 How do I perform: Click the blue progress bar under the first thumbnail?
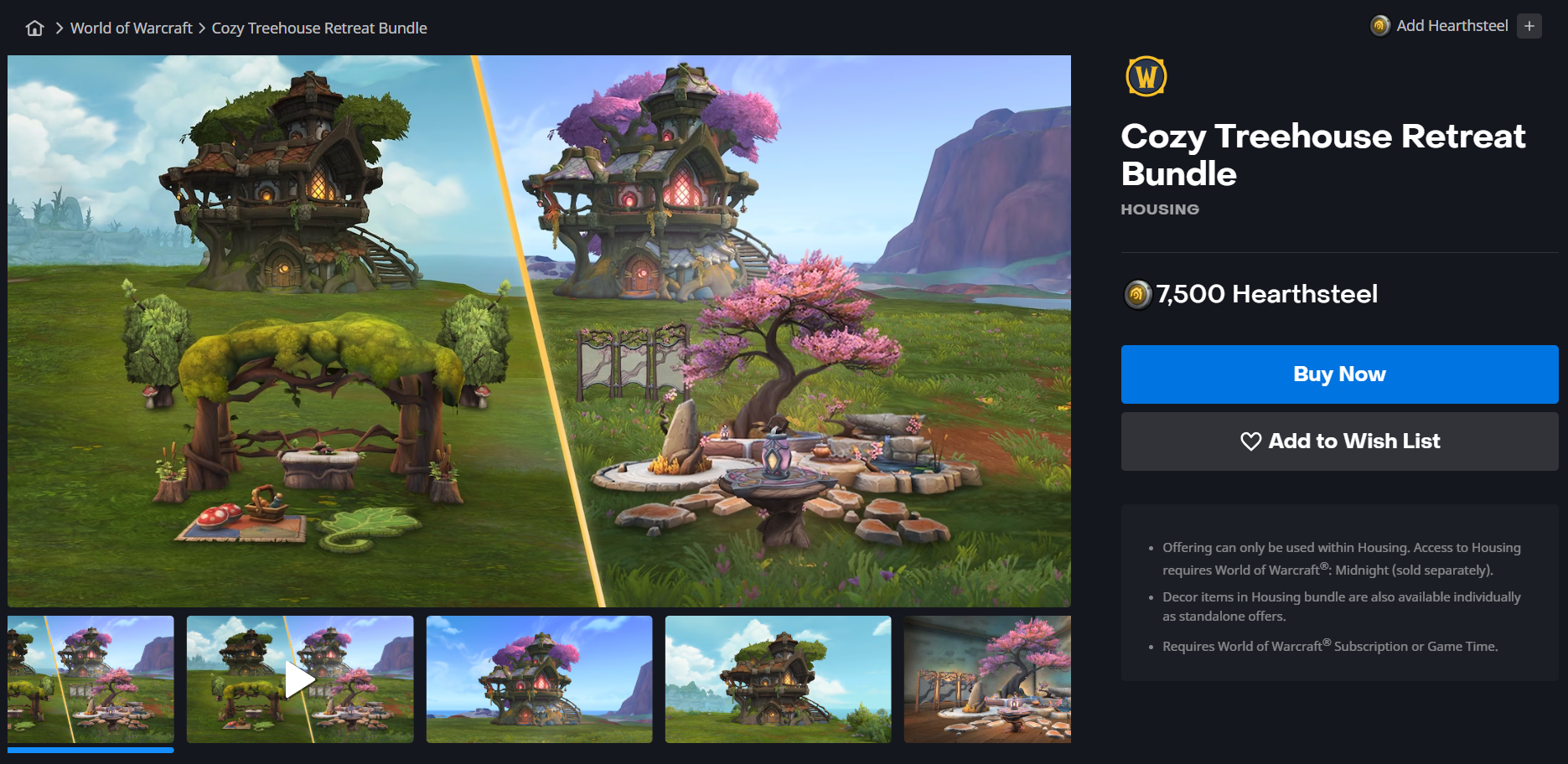point(91,751)
